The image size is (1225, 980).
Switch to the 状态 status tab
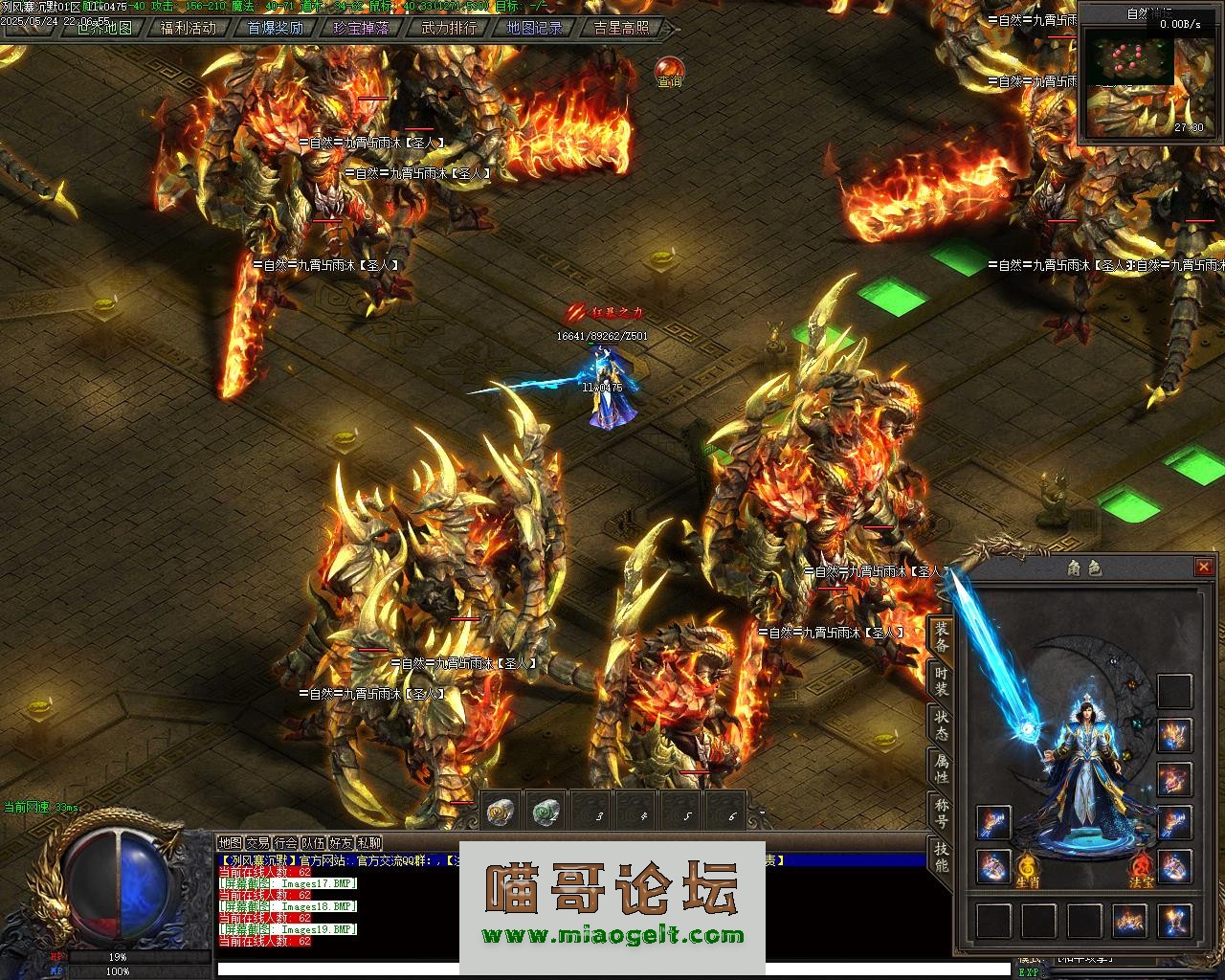tap(942, 725)
